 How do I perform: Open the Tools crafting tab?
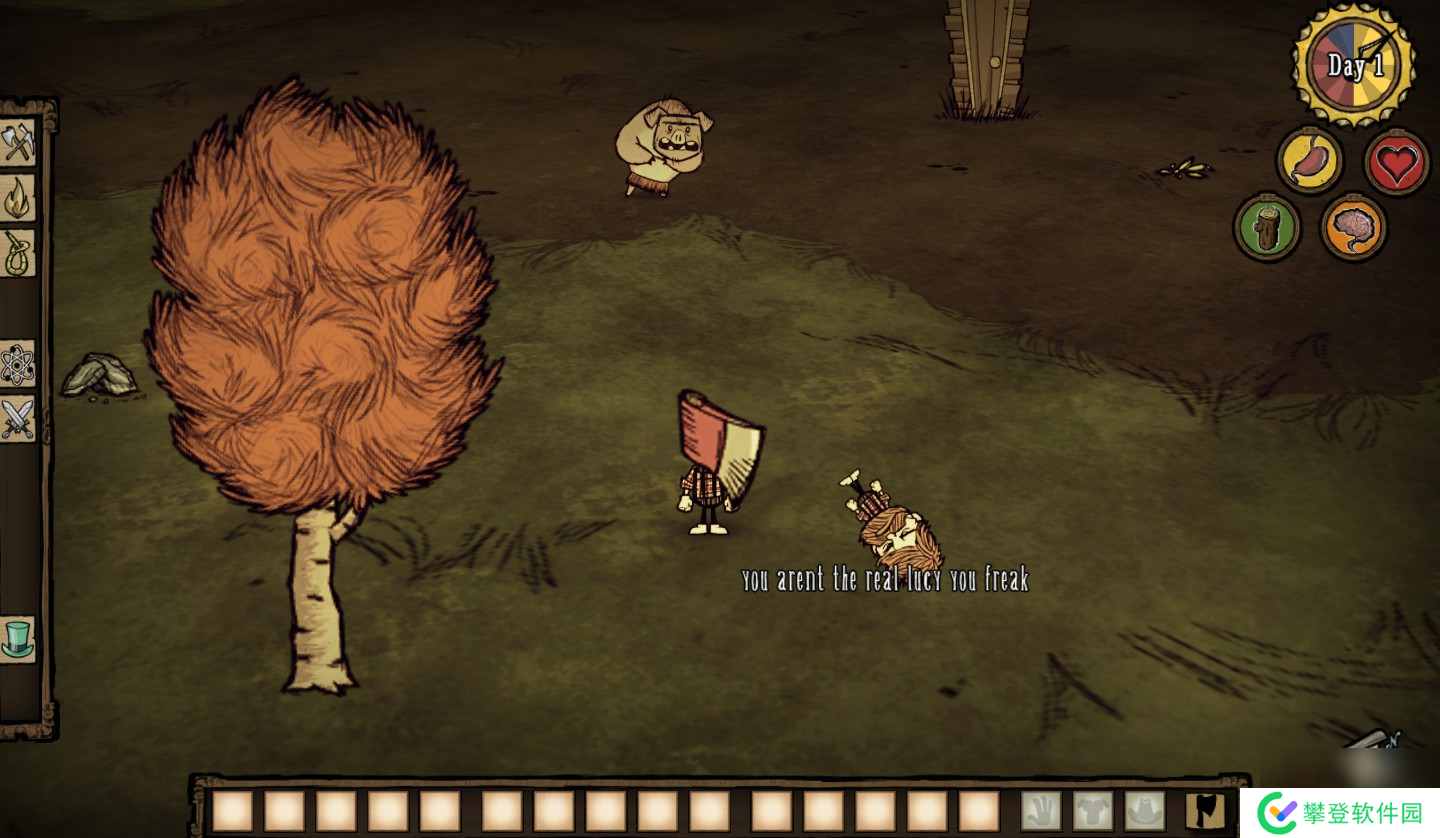click(18, 143)
